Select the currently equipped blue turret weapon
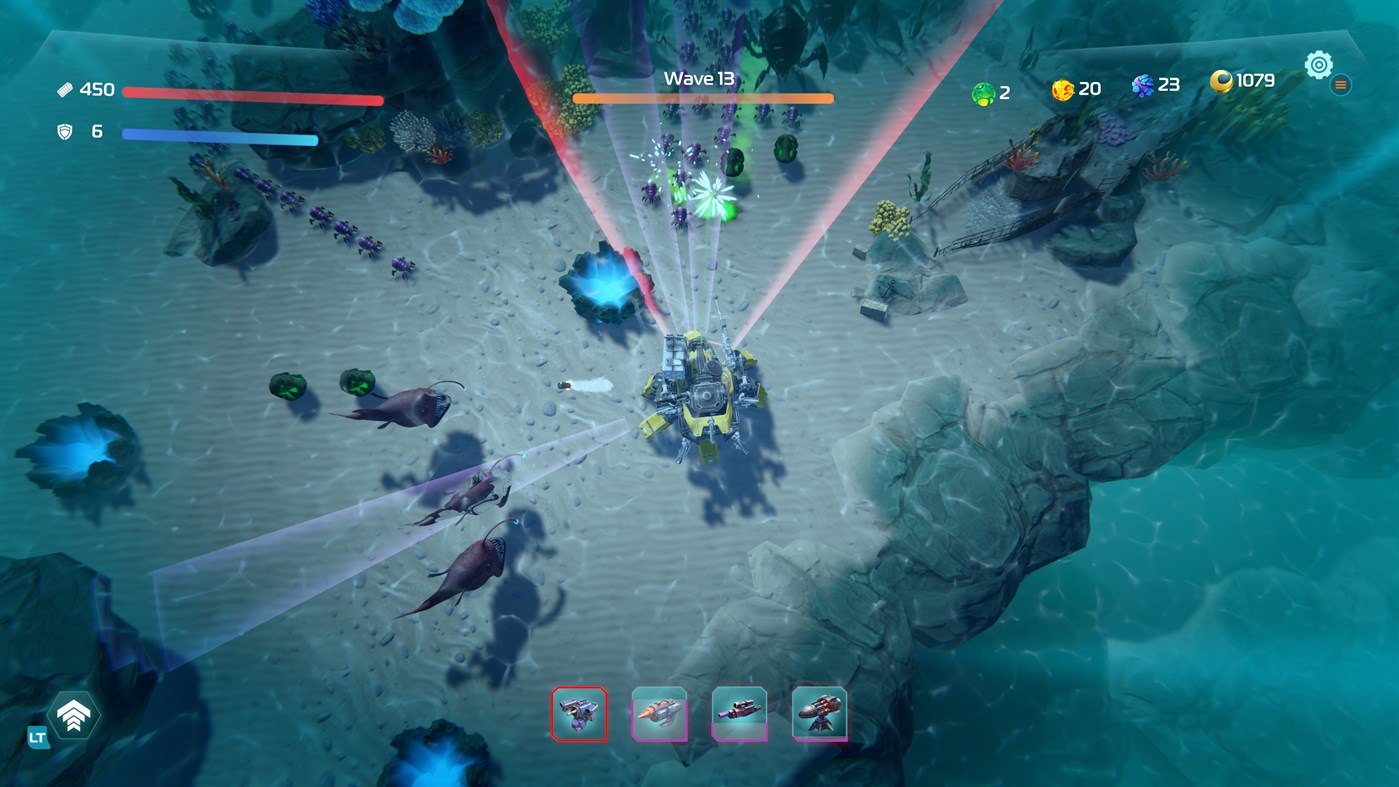 [x=580, y=713]
